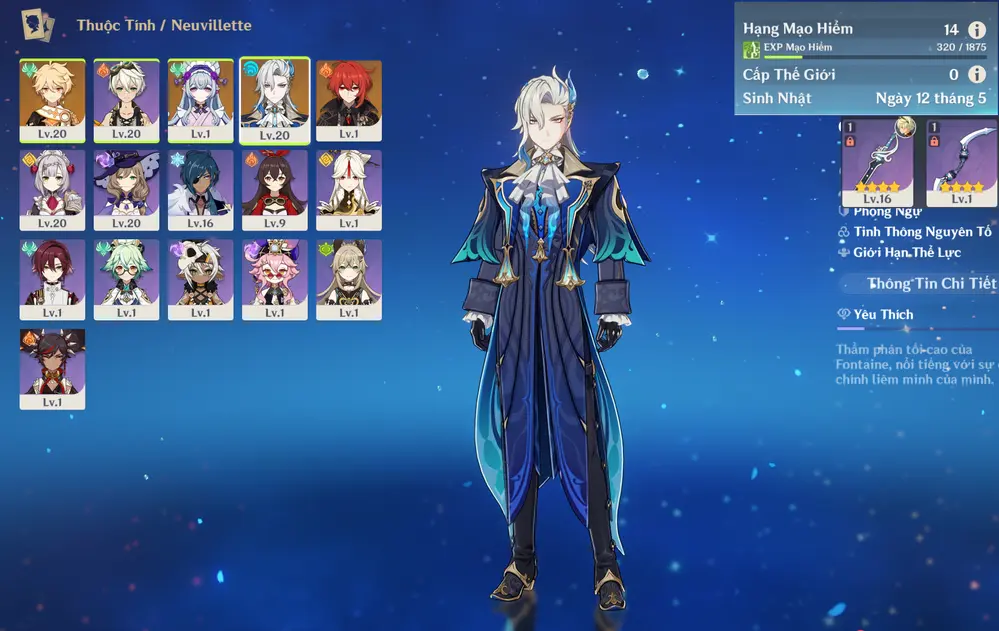Select the Lv.1 four-star bow slot
999x631 pixels.
961,161
